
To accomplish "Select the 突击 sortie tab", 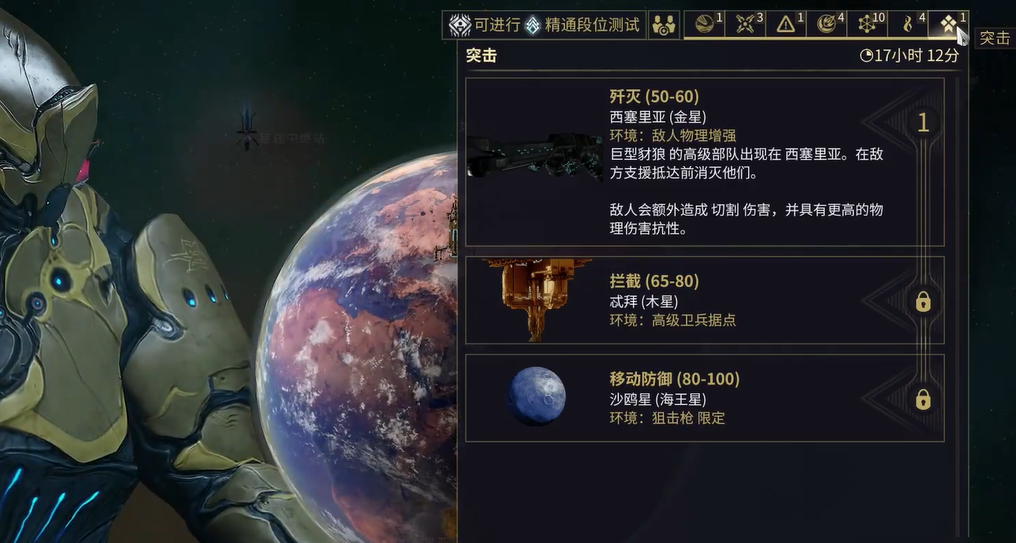I will [x=949, y=24].
